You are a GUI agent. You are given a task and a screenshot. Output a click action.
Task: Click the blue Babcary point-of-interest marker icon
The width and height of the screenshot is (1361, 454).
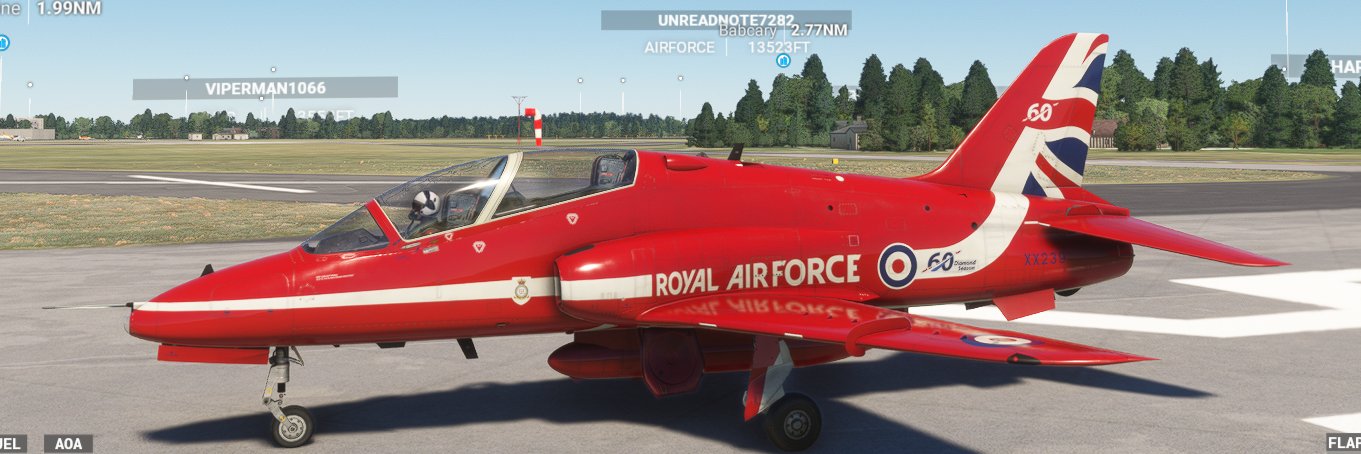pos(783,60)
